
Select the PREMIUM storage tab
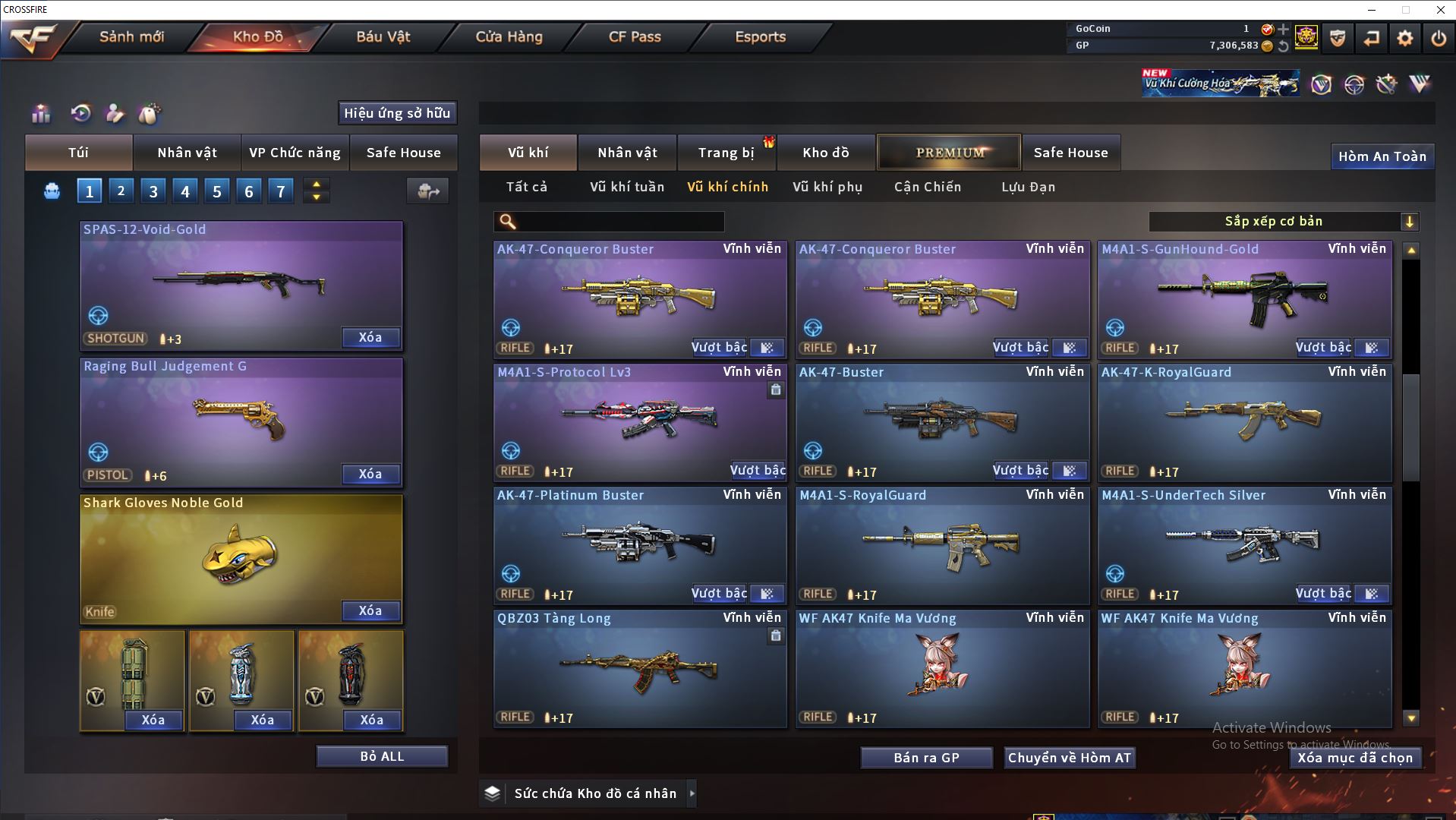click(x=949, y=153)
